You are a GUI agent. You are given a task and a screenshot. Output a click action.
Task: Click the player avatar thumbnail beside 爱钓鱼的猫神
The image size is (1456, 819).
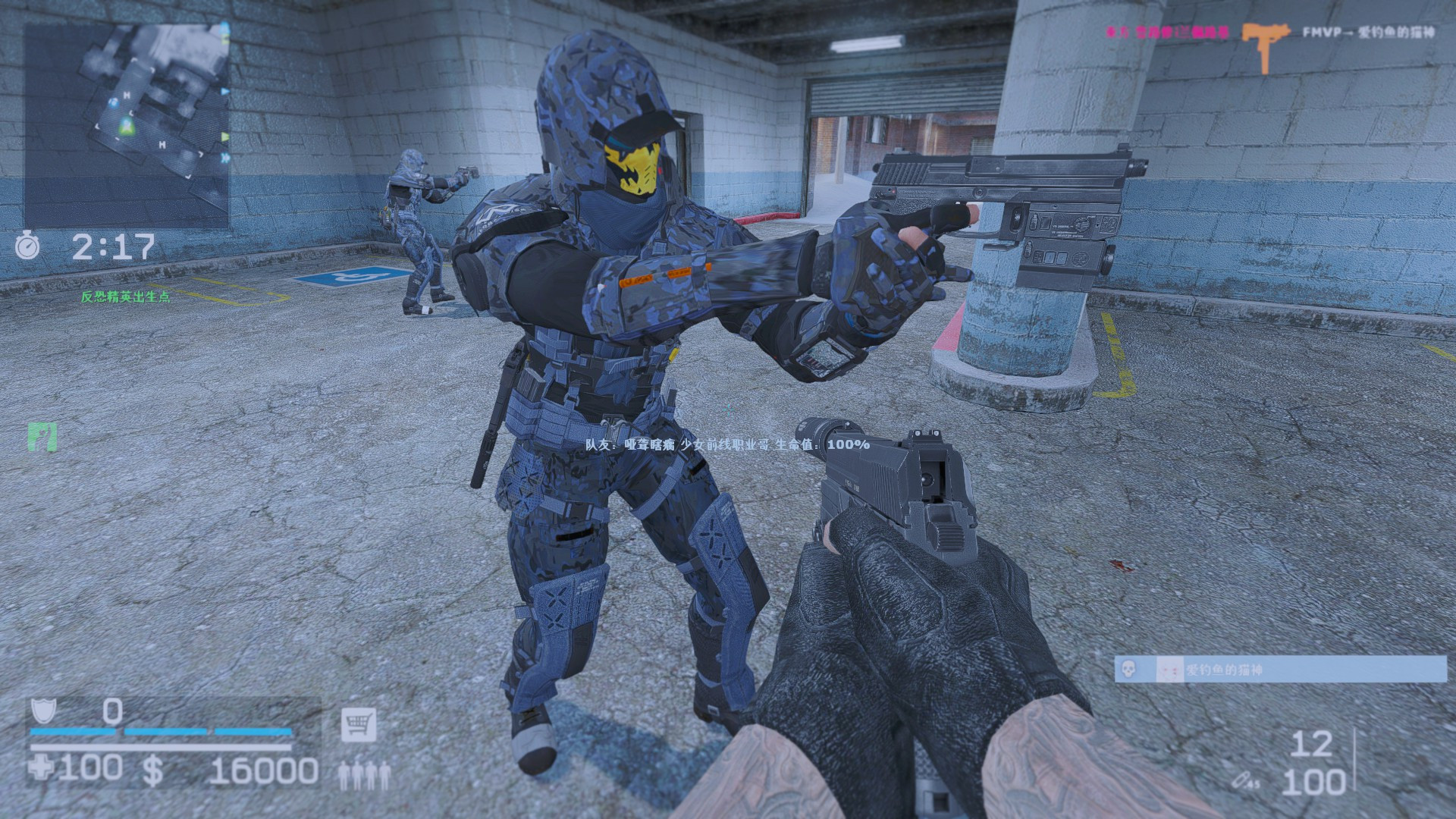point(1169,669)
